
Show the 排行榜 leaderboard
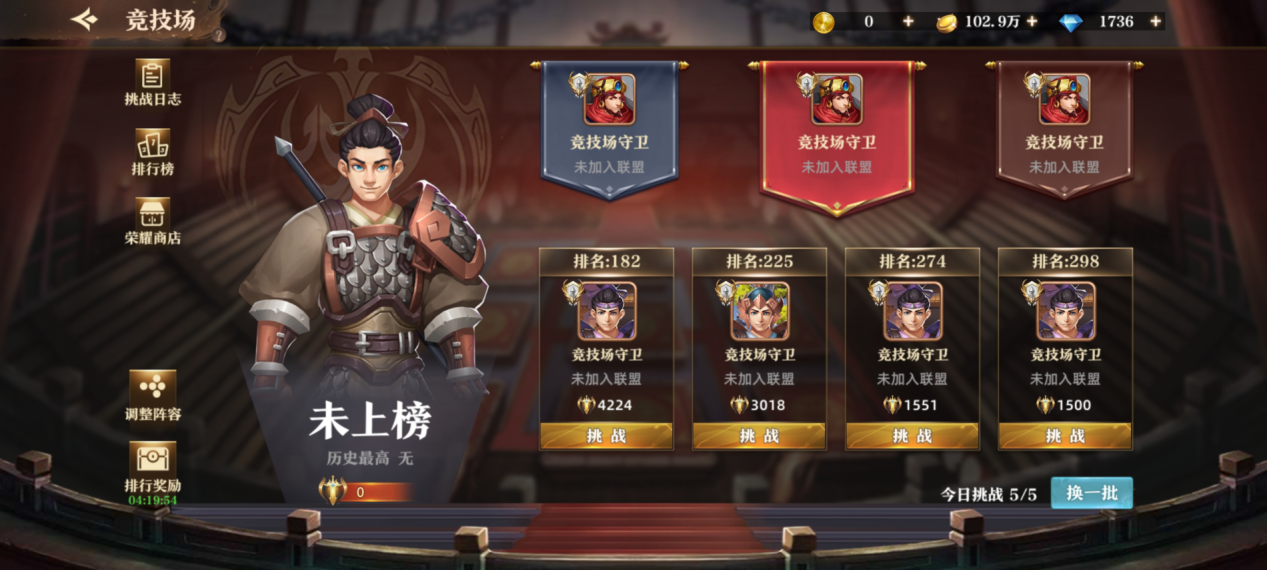click(152, 152)
